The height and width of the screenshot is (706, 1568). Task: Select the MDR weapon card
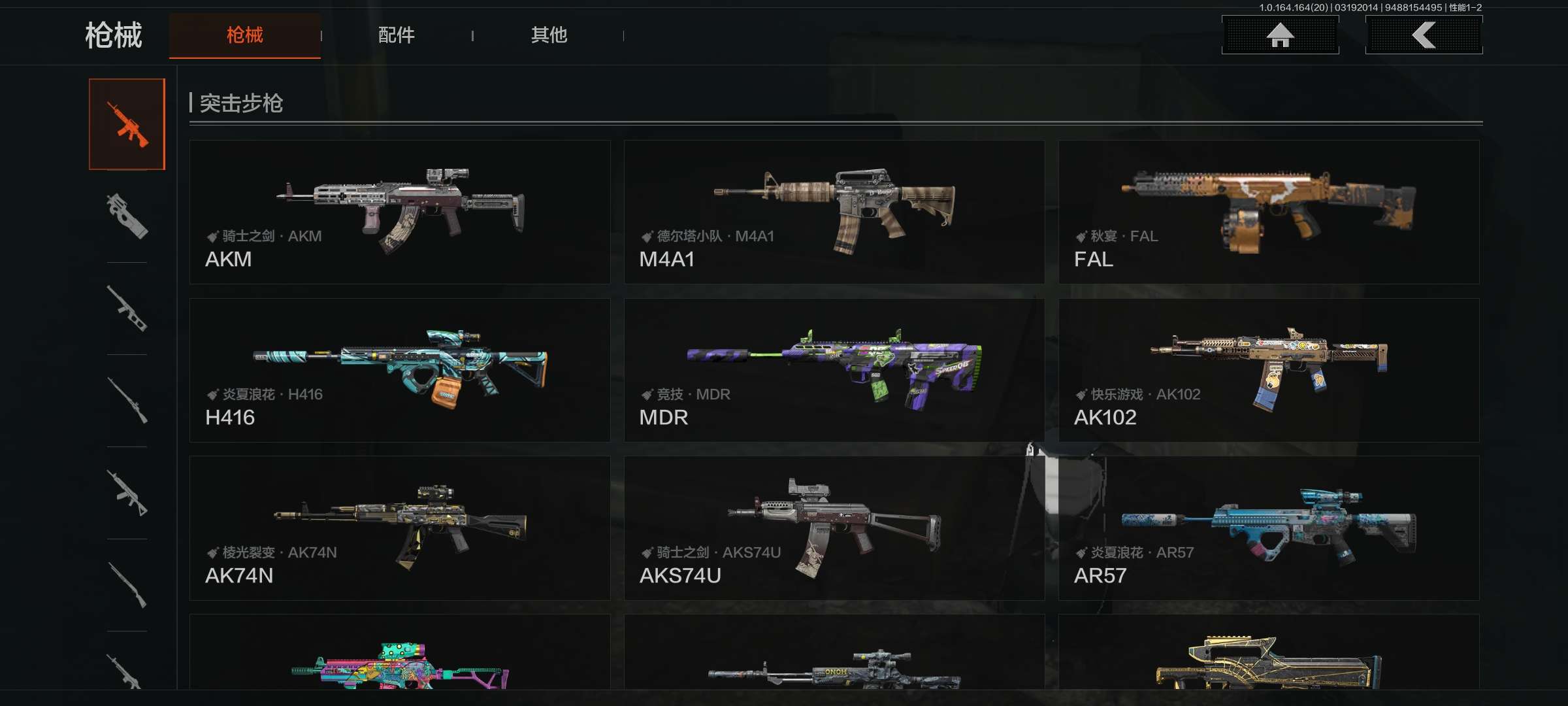[834, 370]
